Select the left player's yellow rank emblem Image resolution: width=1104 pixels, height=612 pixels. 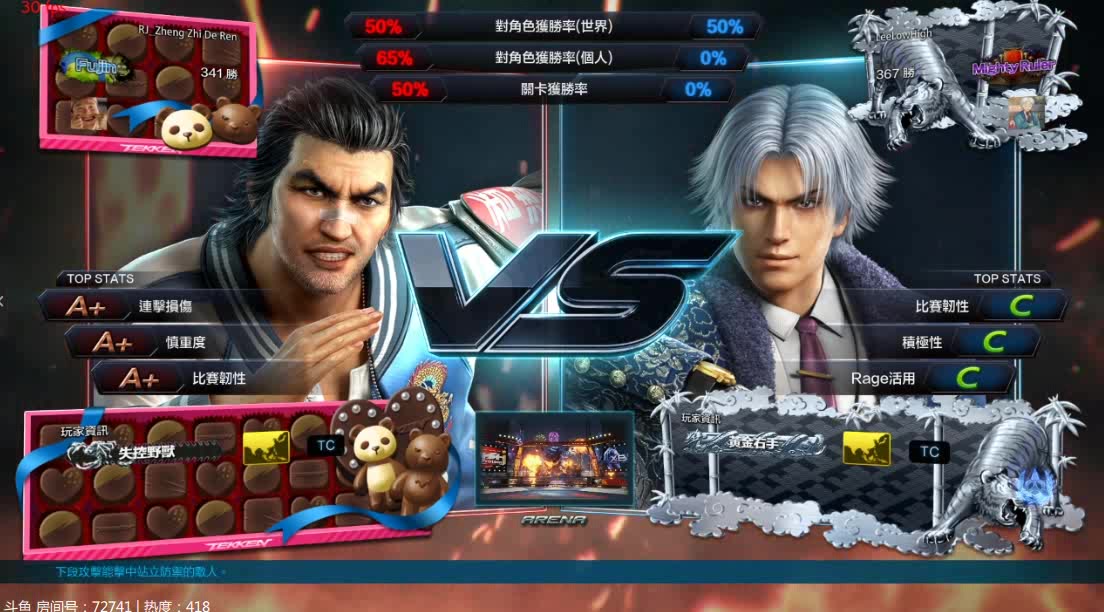266,447
